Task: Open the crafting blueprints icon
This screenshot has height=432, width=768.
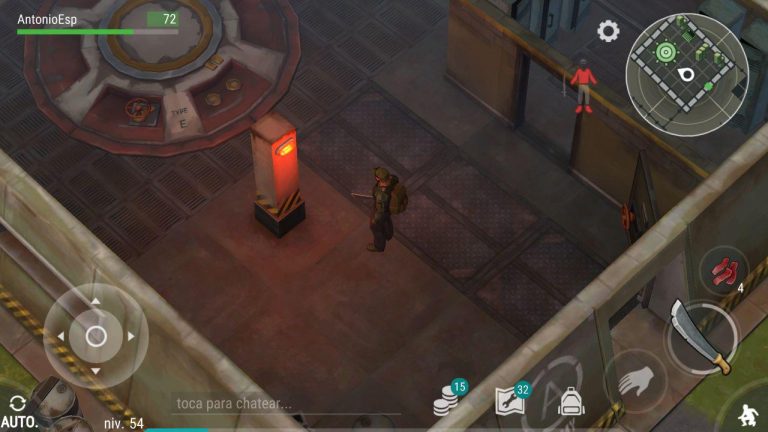Action: (510, 402)
